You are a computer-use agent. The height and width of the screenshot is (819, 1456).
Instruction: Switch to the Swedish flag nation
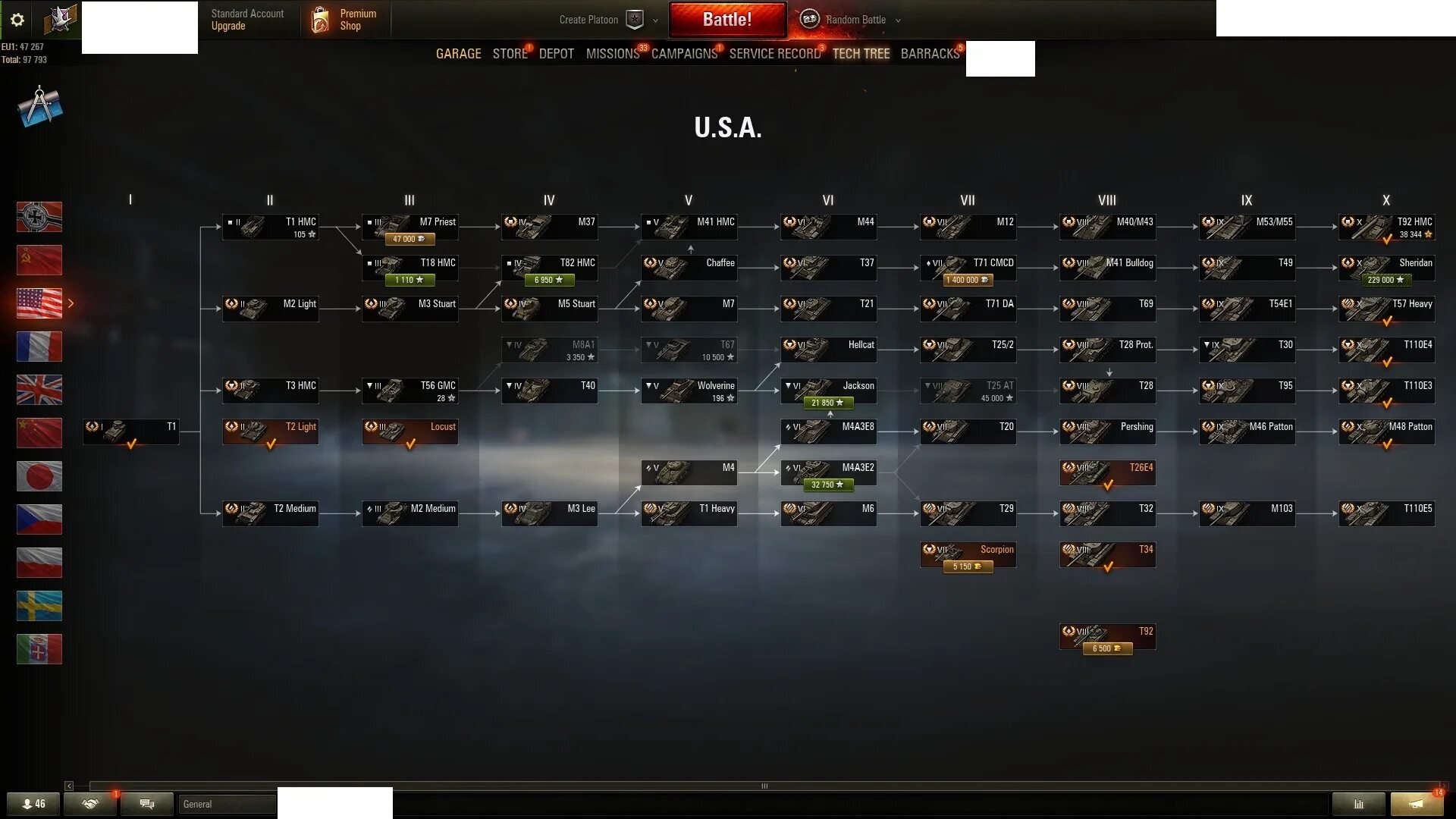[x=39, y=606]
